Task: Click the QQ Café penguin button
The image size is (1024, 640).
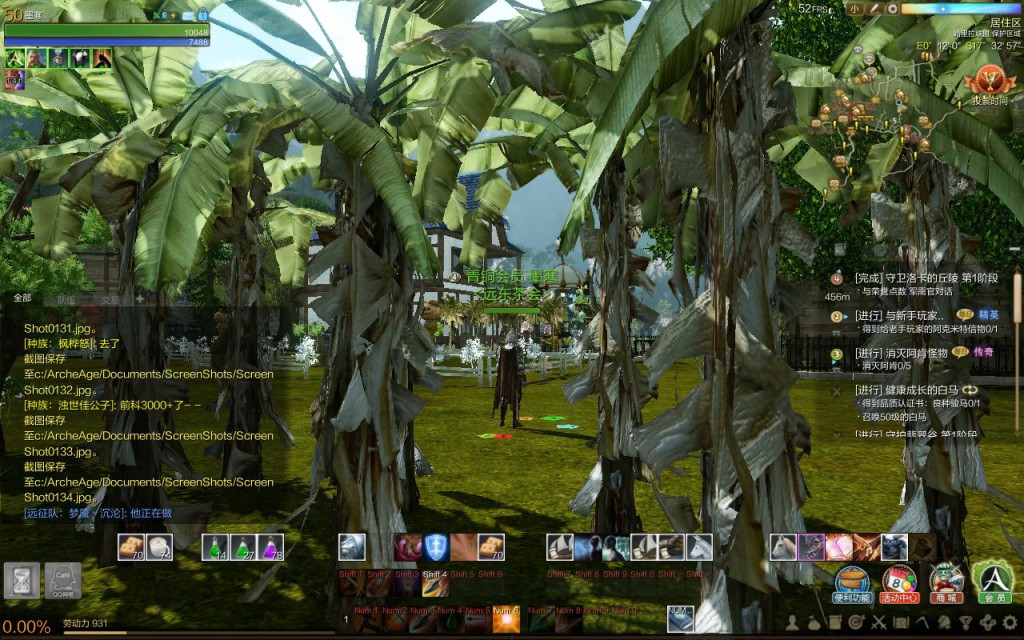Action: point(62,579)
